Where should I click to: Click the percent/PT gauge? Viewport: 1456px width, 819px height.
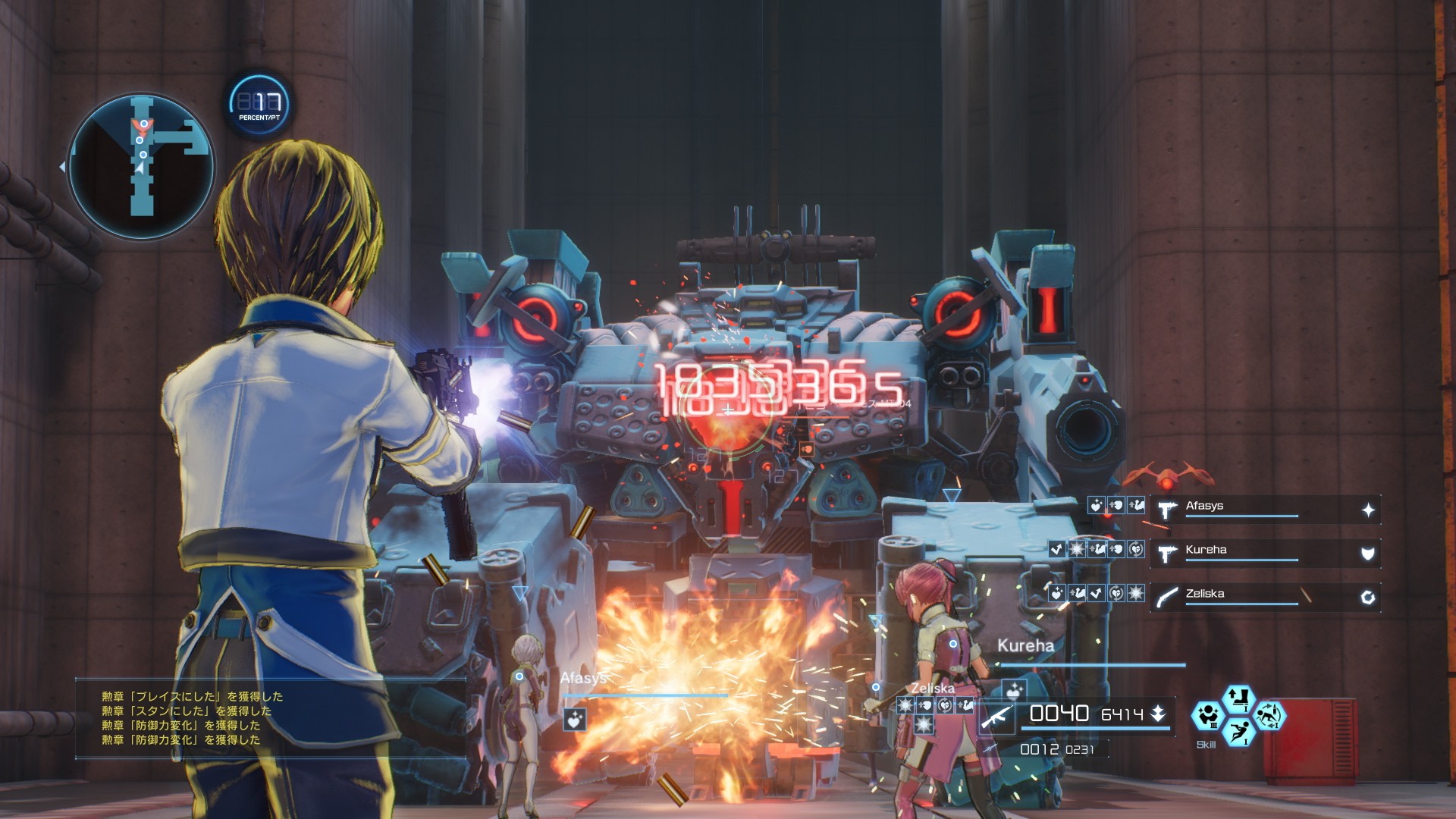(x=259, y=105)
